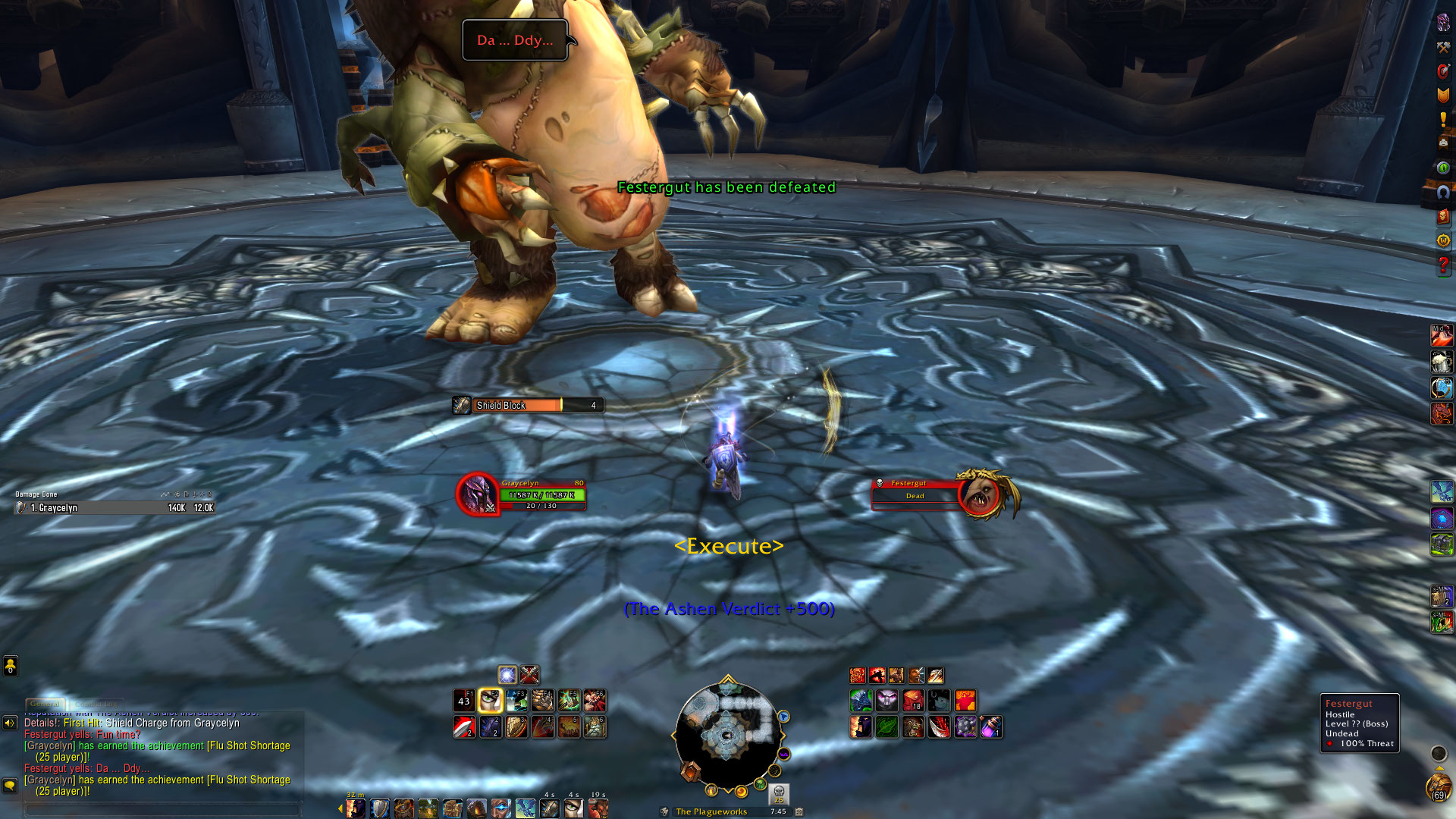Click the chat input box

point(161,809)
